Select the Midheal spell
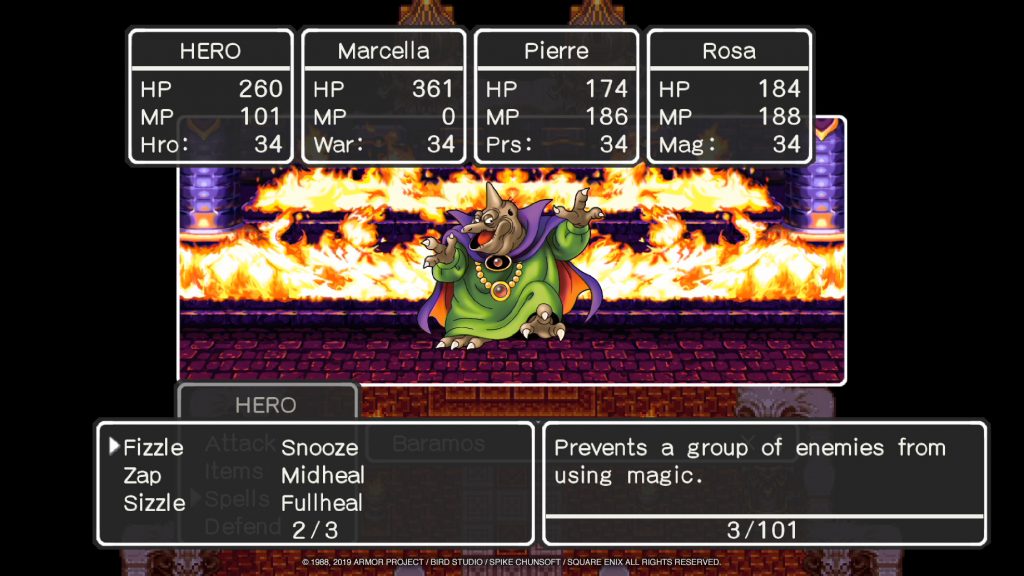Image resolution: width=1024 pixels, height=576 pixels. click(x=322, y=475)
